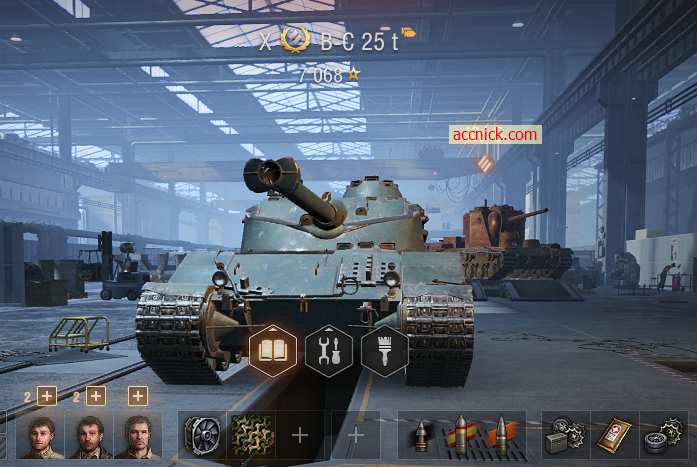The width and height of the screenshot is (697, 467).
Task: Click the accnick.com watermark link
Action: click(x=495, y=134)
